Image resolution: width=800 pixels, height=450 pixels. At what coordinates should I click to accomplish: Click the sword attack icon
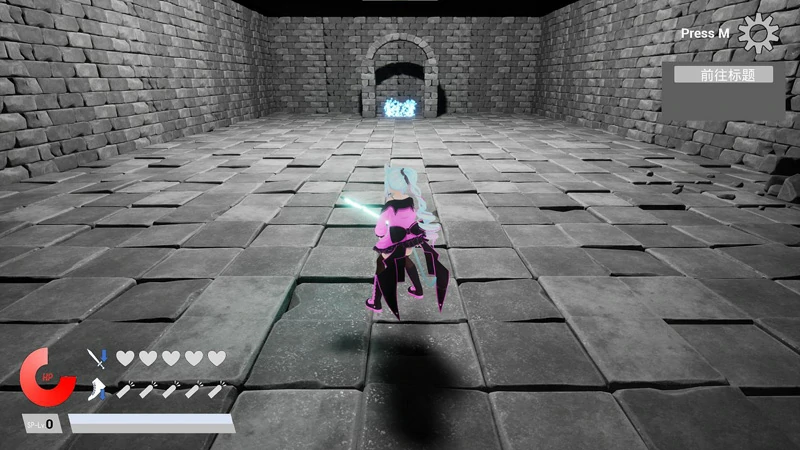point(96,358)
